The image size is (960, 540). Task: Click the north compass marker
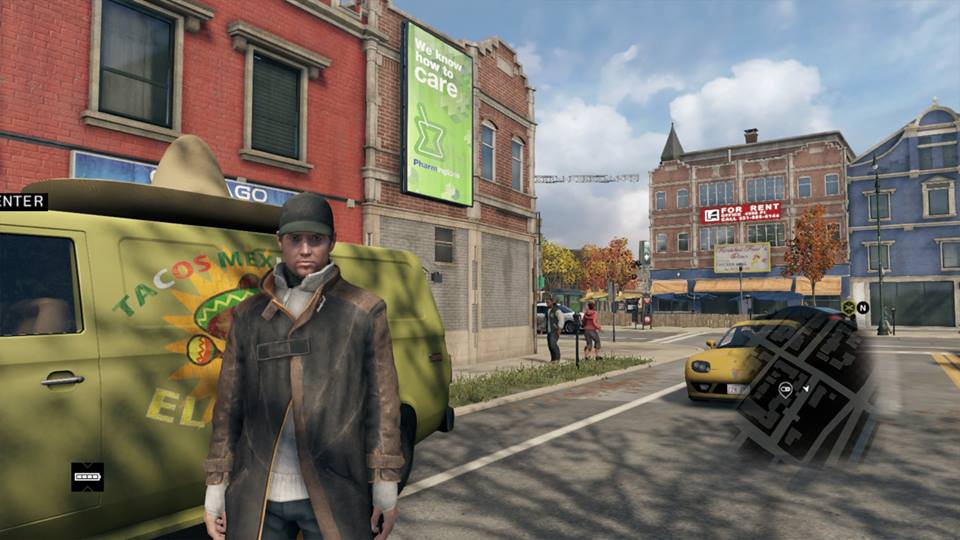(862, 308)
